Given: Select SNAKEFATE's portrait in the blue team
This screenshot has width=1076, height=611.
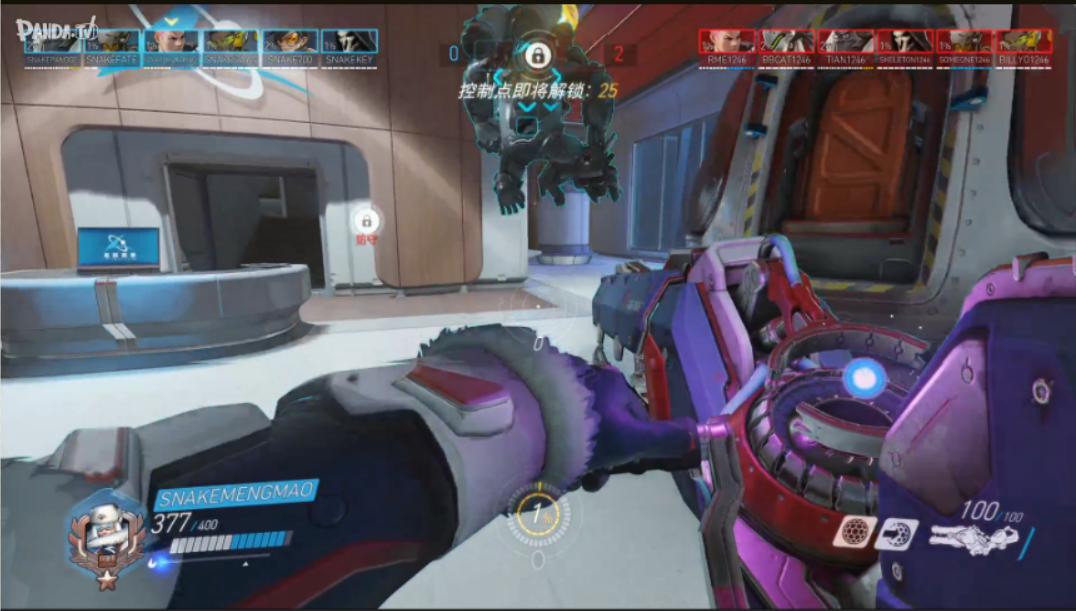Looking at the screenshot, I should click(x=112, y=41).
